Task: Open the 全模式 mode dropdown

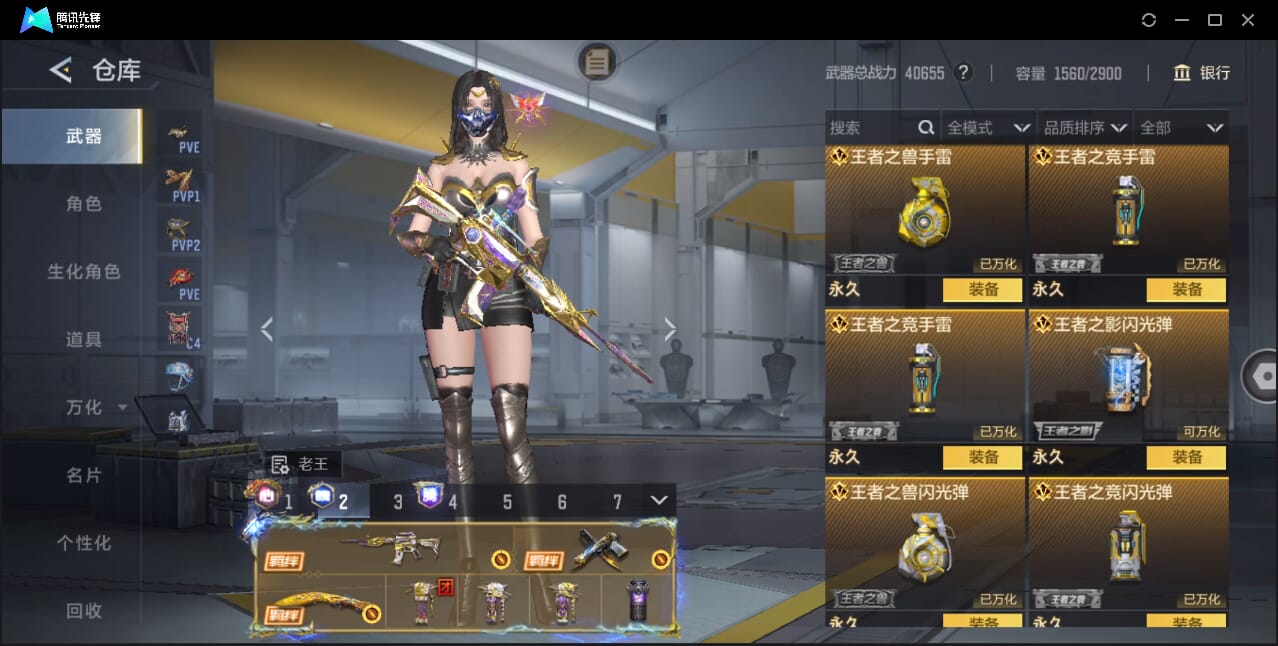Action: (x=988, y=128)
